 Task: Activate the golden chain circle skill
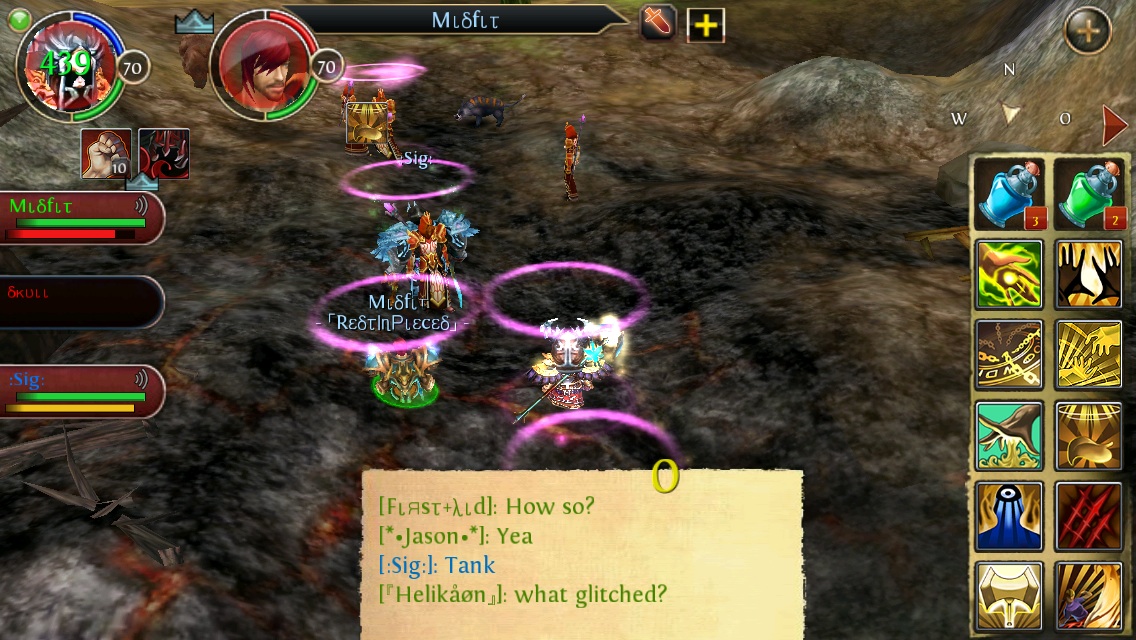tap(1009, 355)
